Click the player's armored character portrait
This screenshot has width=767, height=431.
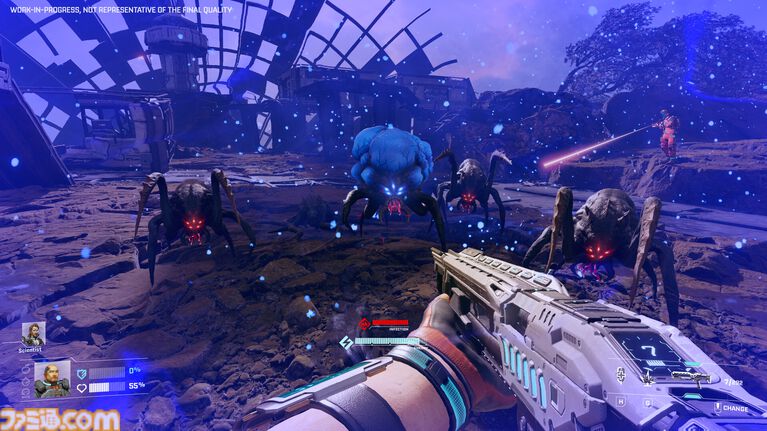[52, 378]
